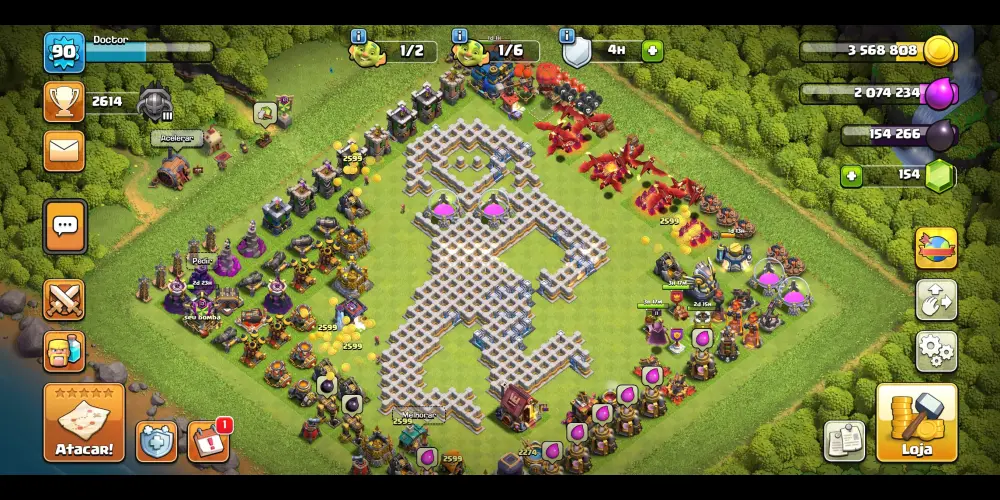Show info for the 1/2 builders counter
This screenshot has height=500, width=1000.
358,36
